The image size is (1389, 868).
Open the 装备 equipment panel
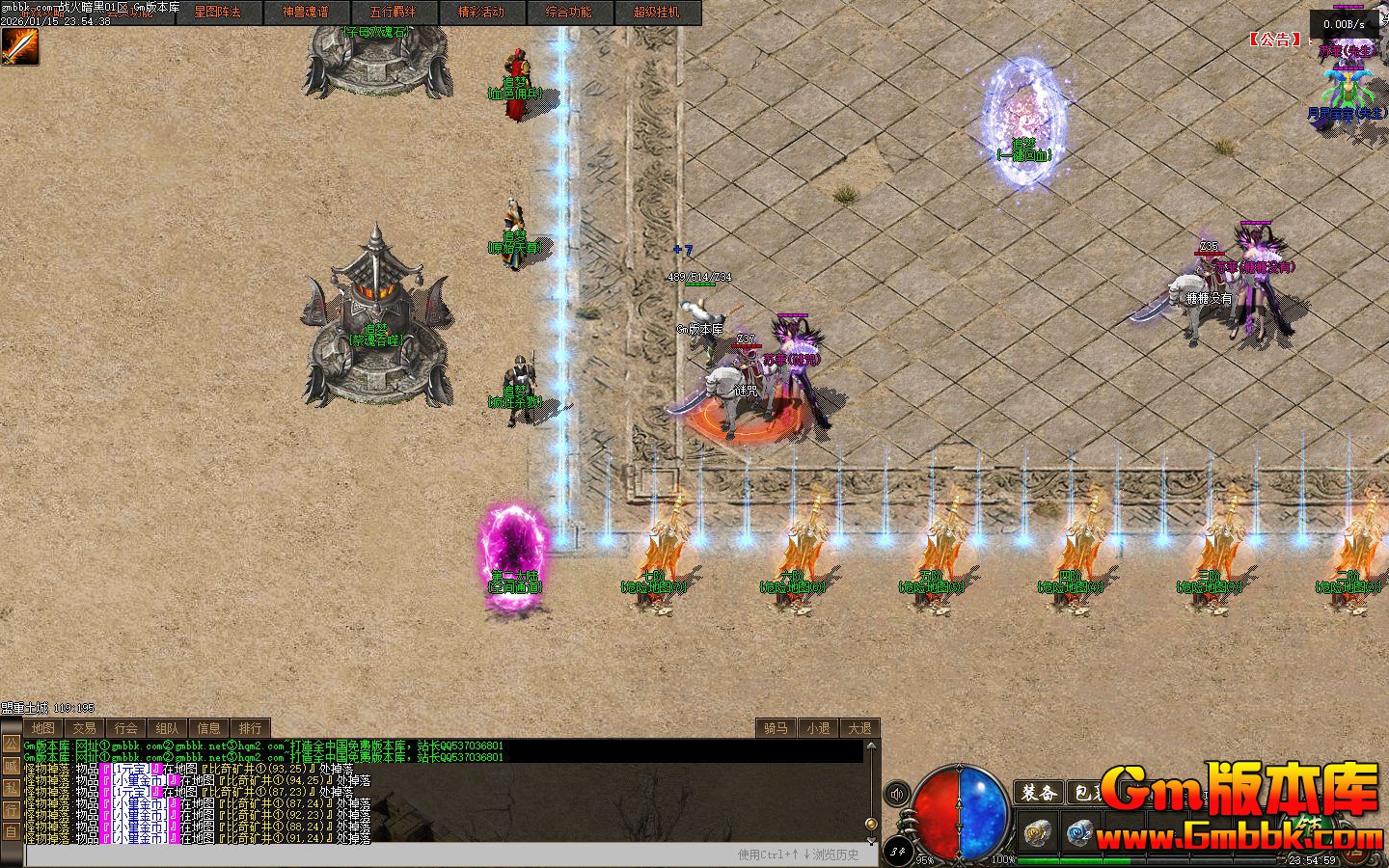pos(1040,793)
